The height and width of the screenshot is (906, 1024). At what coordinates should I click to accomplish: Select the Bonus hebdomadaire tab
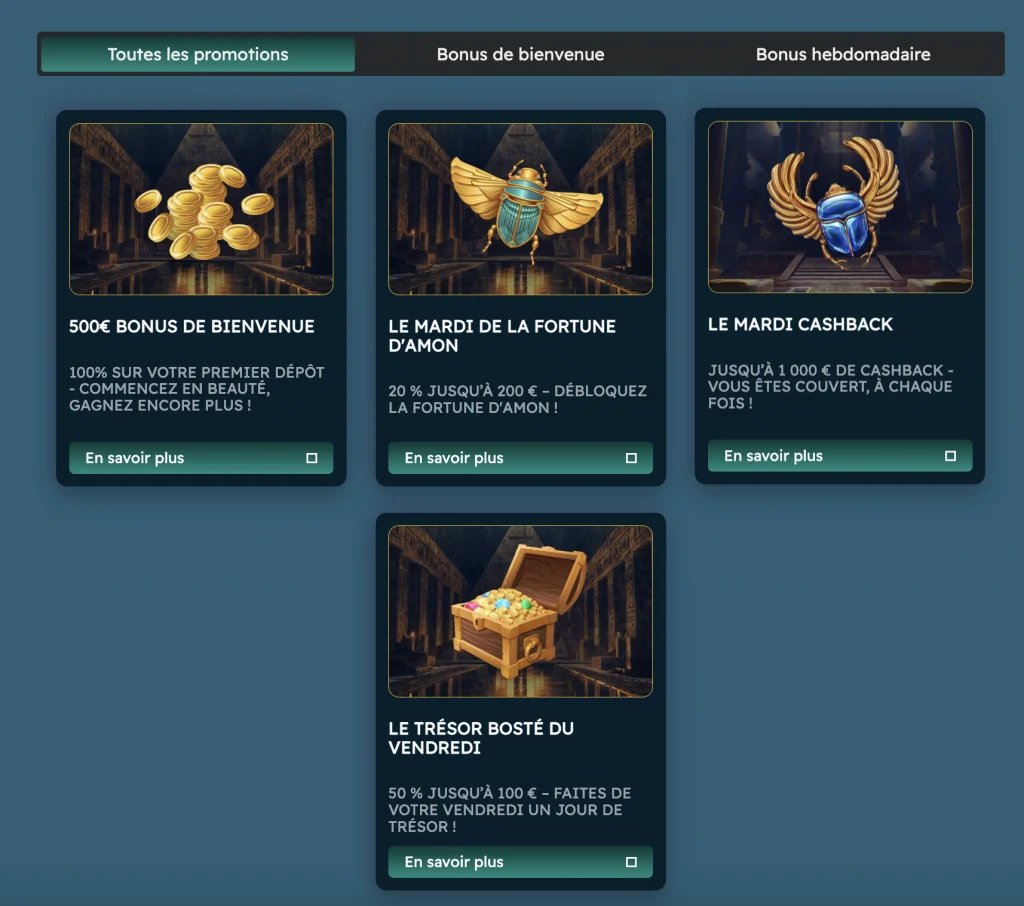tap(843, 54)
